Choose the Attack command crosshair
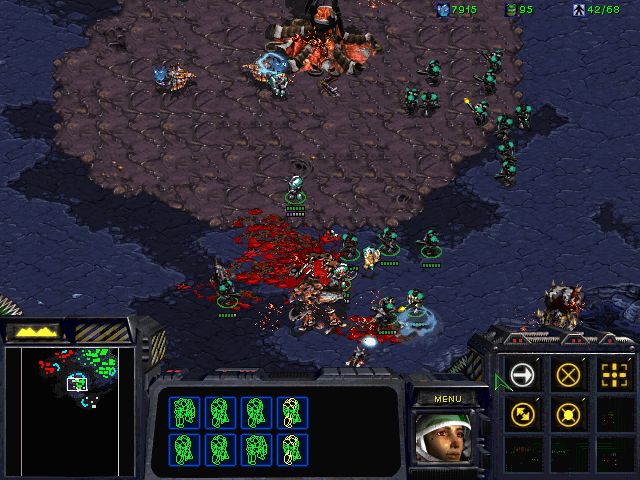Viewport: 640px width, 480px height. tap(613, 376)
